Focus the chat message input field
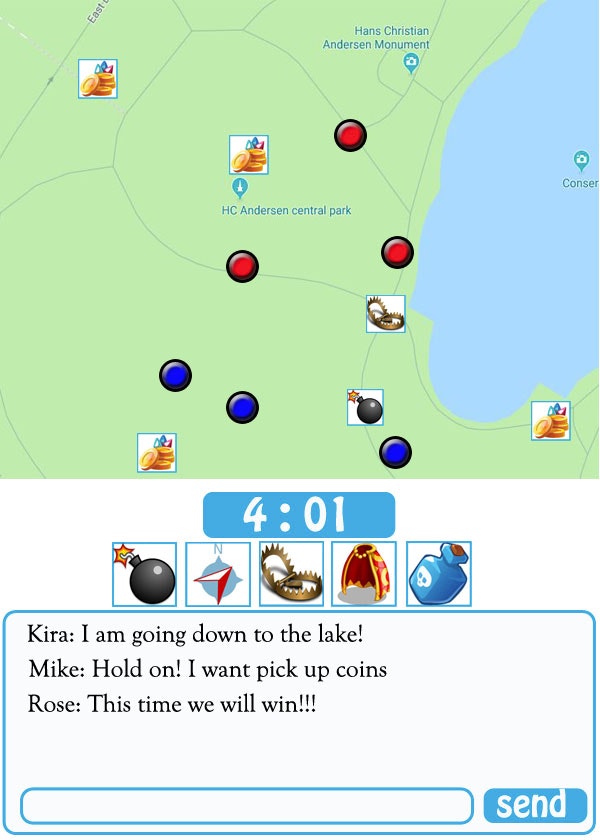The width and height of the screenshot is (600, 840). (x=246, y=806)
